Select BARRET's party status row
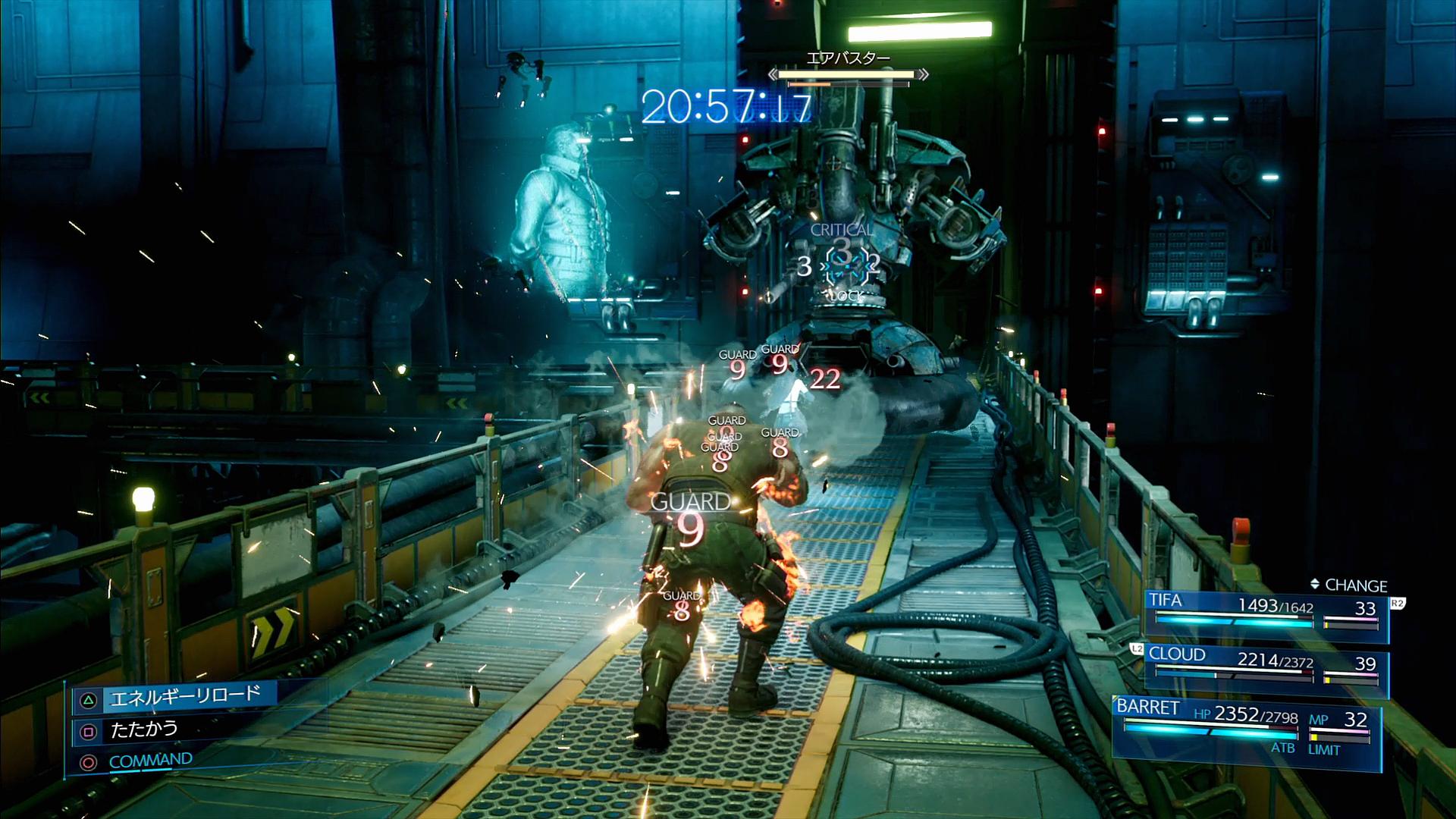1456x819 pixels. click(x=1245, y=725)
